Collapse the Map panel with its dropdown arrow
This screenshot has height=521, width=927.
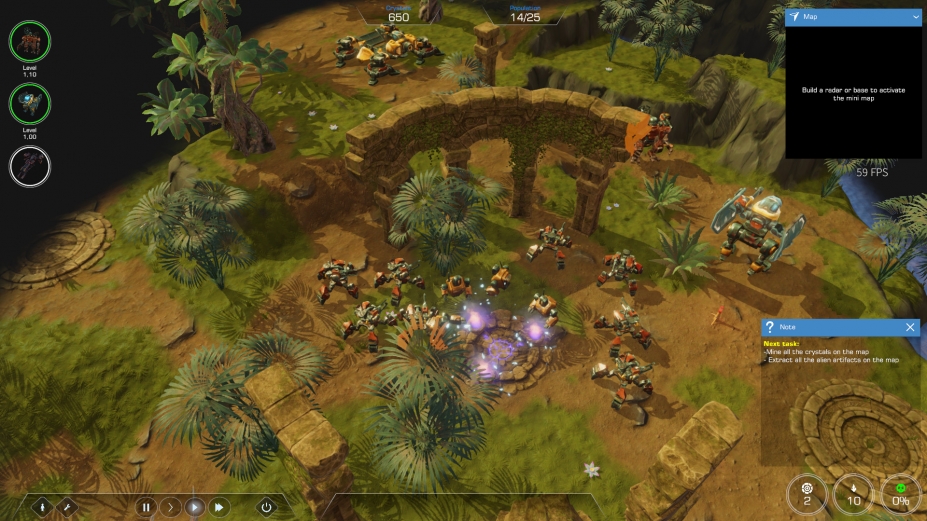pos(915,17)
